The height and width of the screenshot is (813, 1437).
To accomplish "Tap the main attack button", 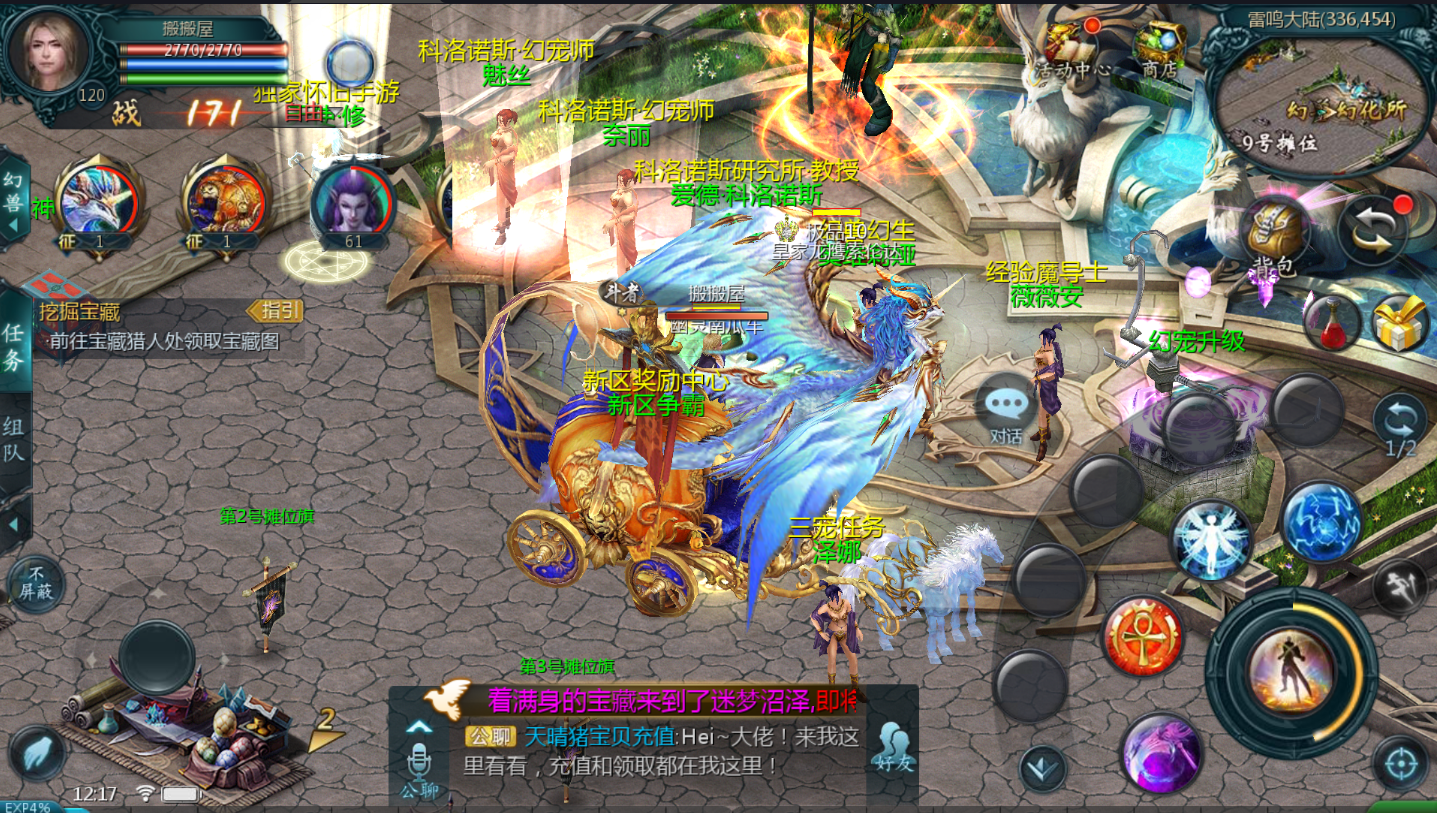I will [1291, 666].
